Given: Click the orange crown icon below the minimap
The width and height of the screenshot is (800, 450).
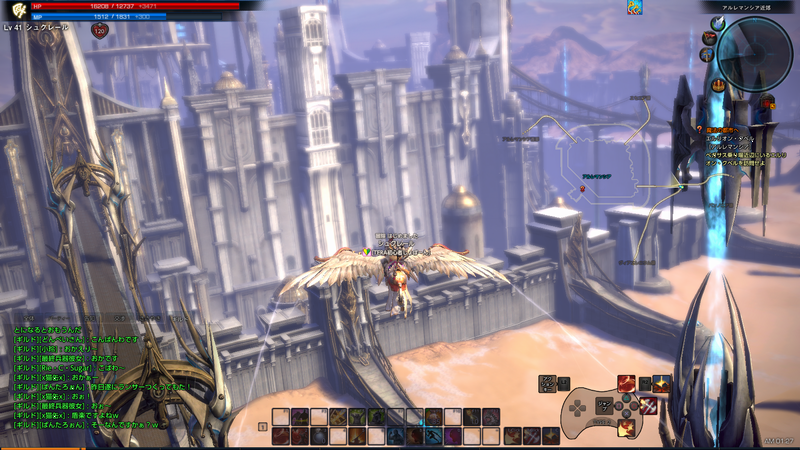Looking at the screenshot, I should tap(718, 86).
